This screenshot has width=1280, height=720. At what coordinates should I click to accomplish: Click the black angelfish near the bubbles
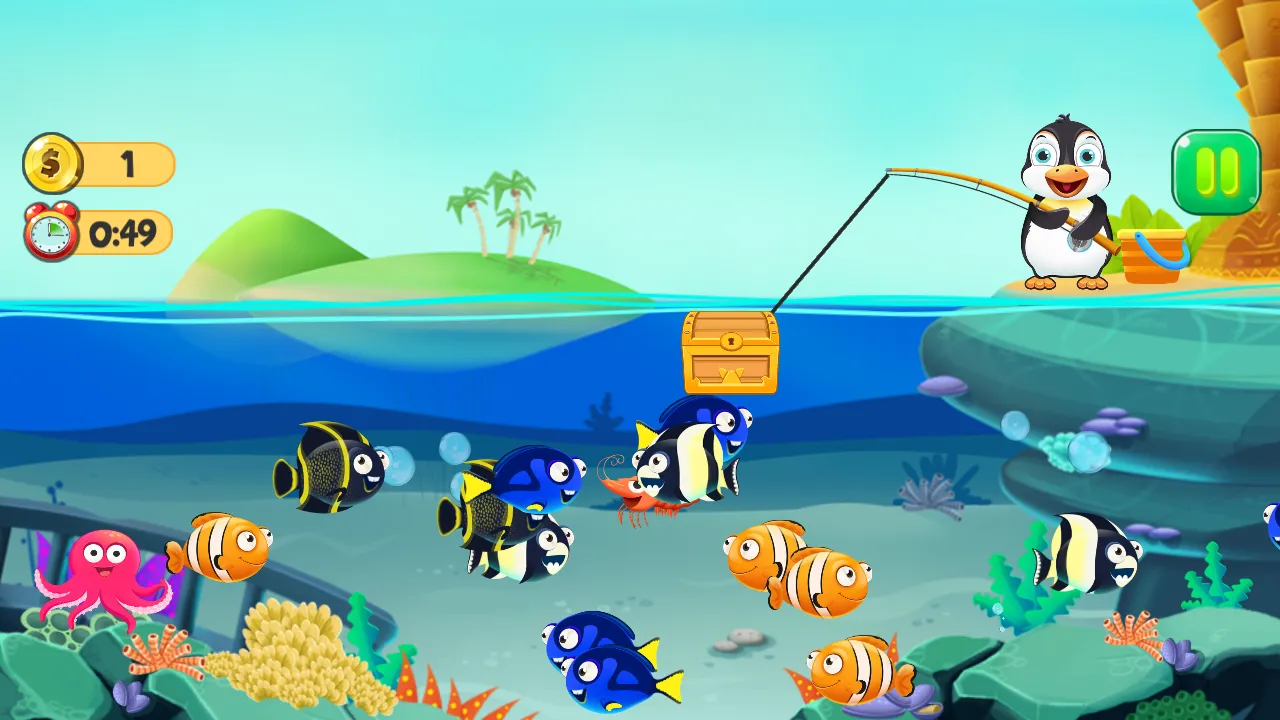coord(330,470)
